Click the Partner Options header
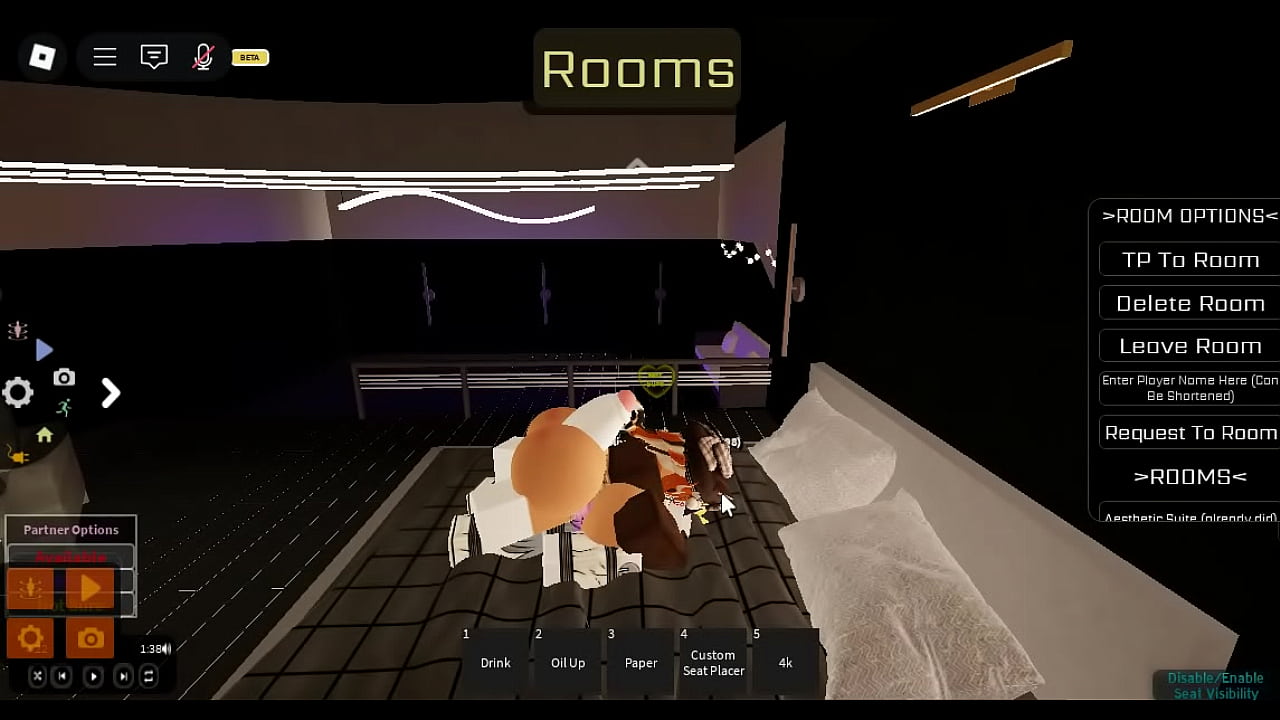The image size is (1280, 720). tap(69, 529)
